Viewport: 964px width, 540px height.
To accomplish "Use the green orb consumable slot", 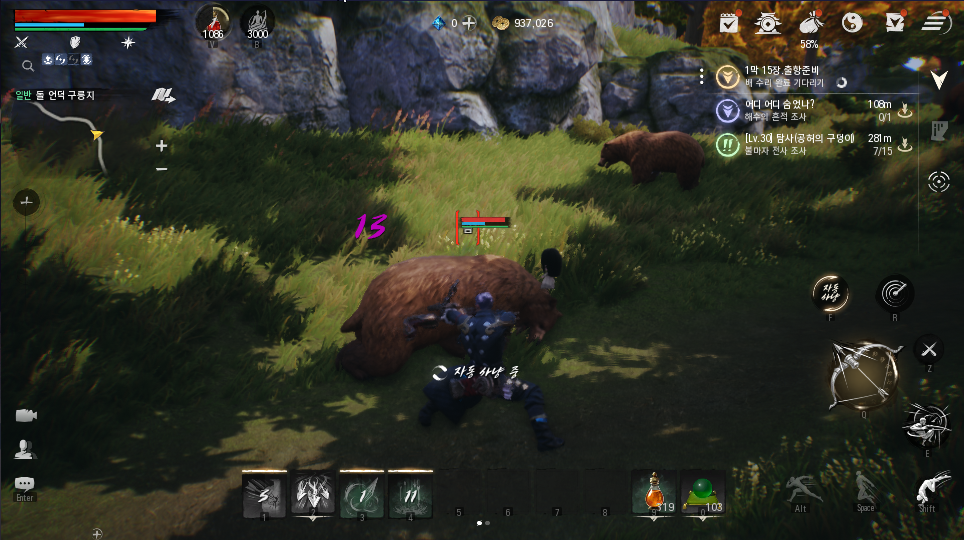I will tap(703, 492).
